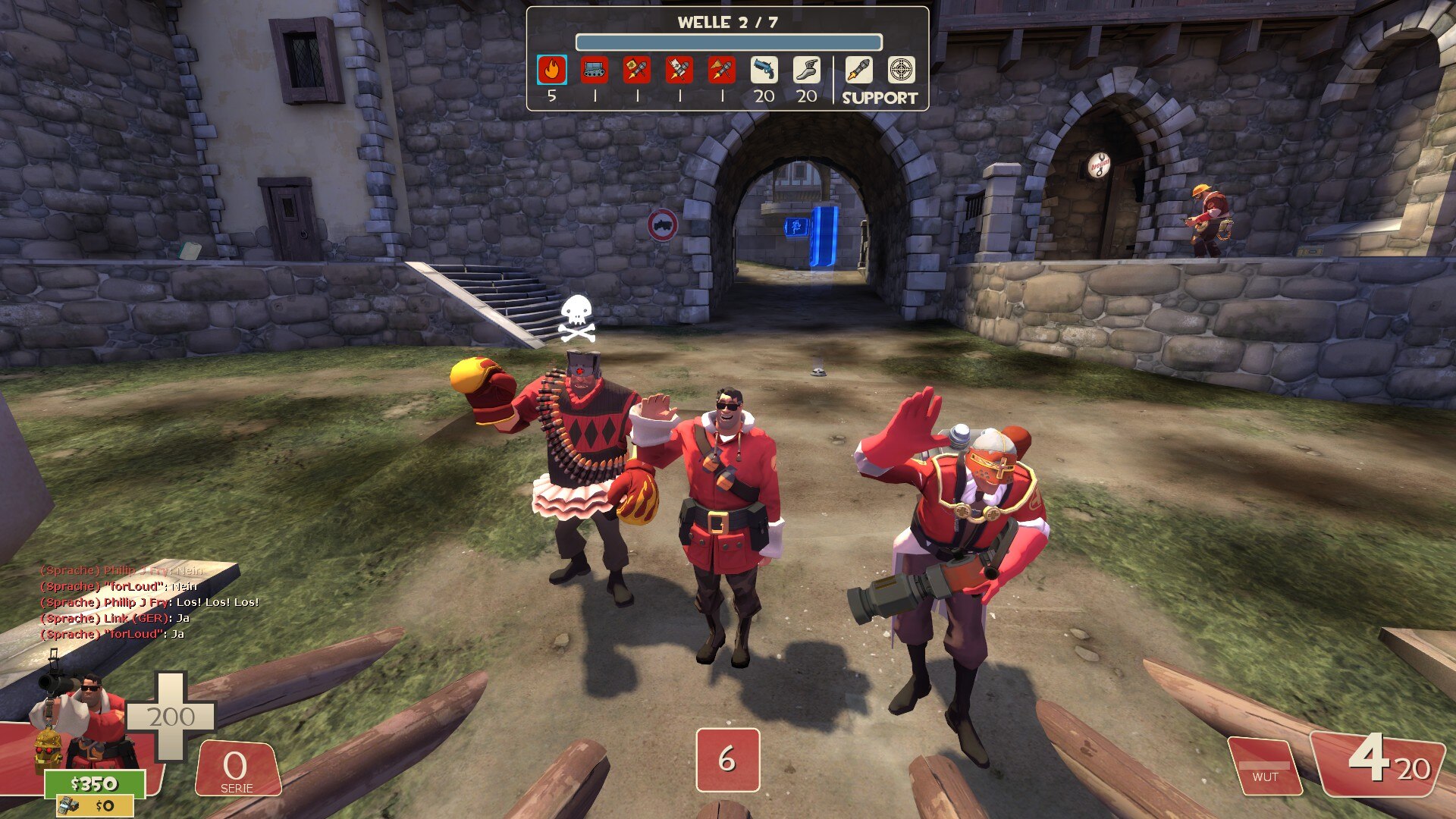Select the rocket icon with white flag
Screen dimensions: 1456x819
(x=679, y=71)
